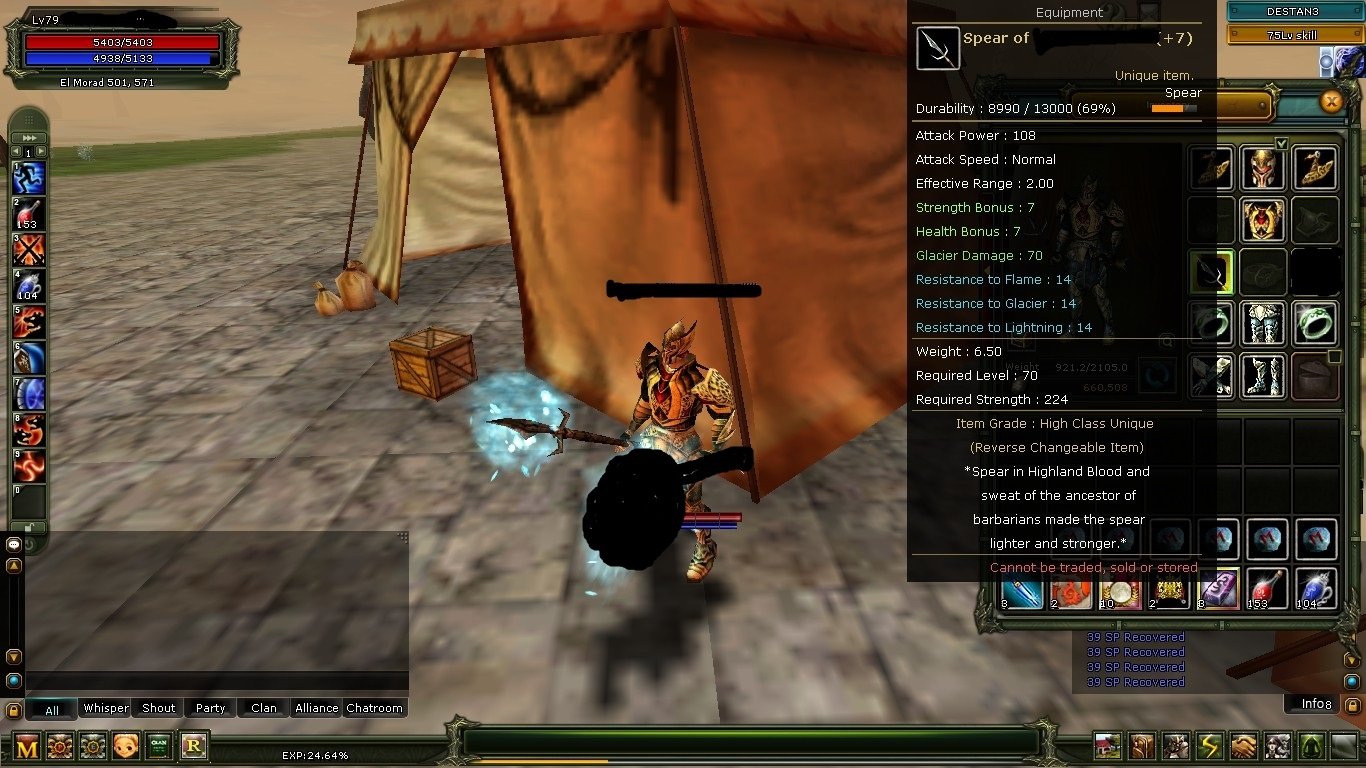Click the R button on bottom bar
The image size is (1366, 768).
(193, 745)
